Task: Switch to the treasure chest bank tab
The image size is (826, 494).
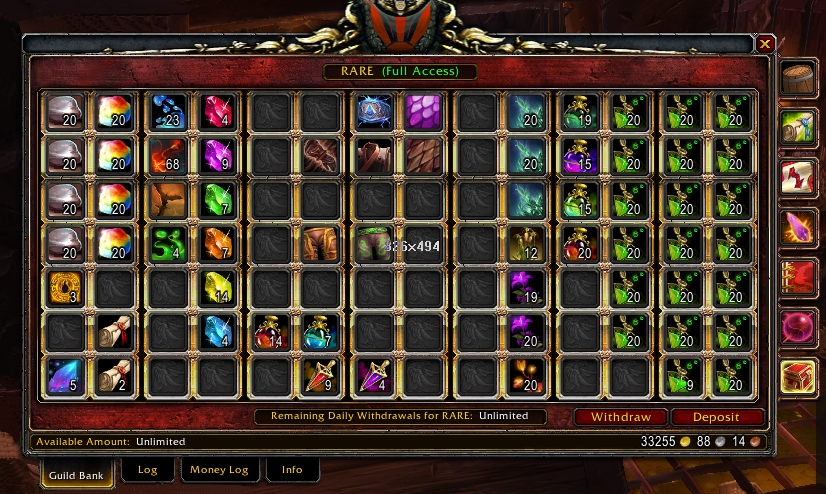Action: click(x=798, y=377)
